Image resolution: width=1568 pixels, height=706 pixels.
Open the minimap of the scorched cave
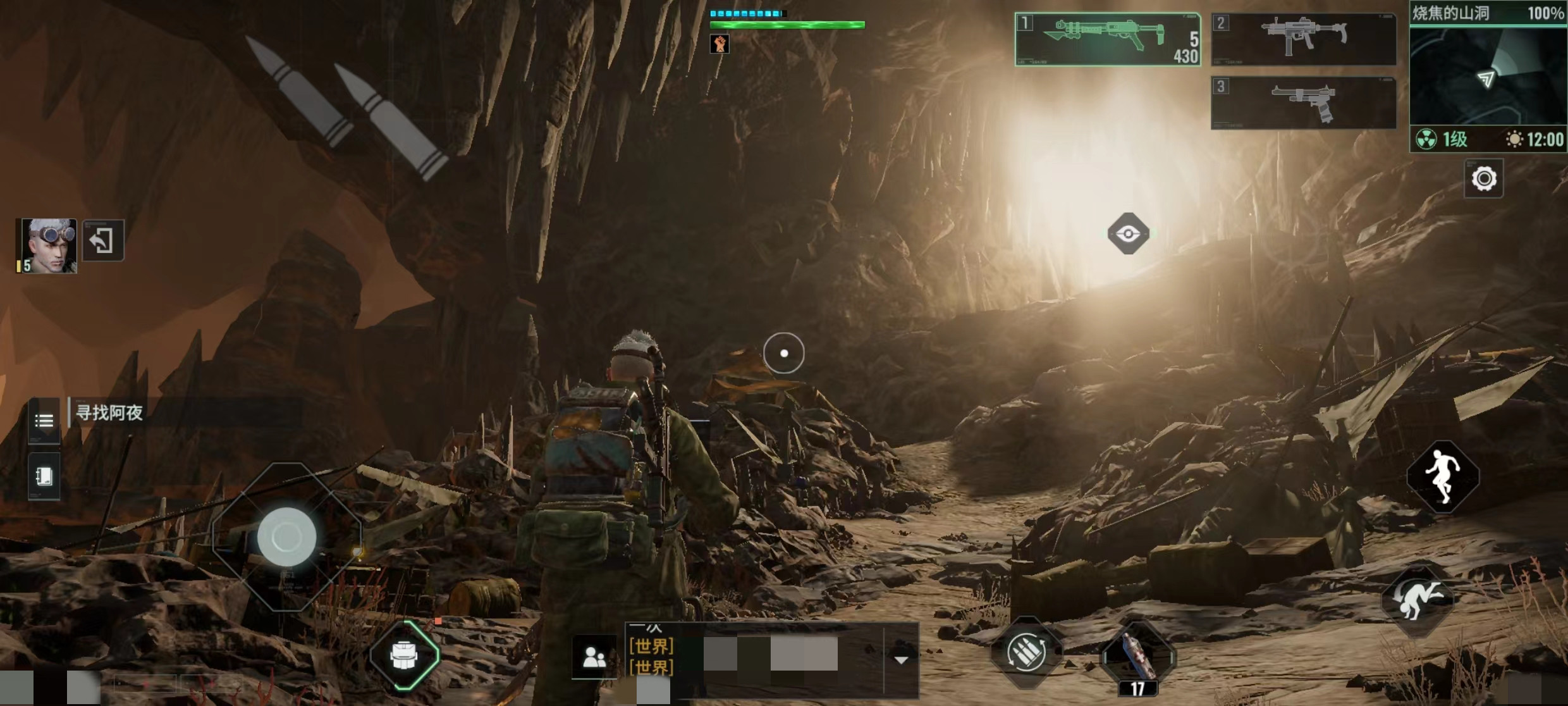[x=1488, y=76]
